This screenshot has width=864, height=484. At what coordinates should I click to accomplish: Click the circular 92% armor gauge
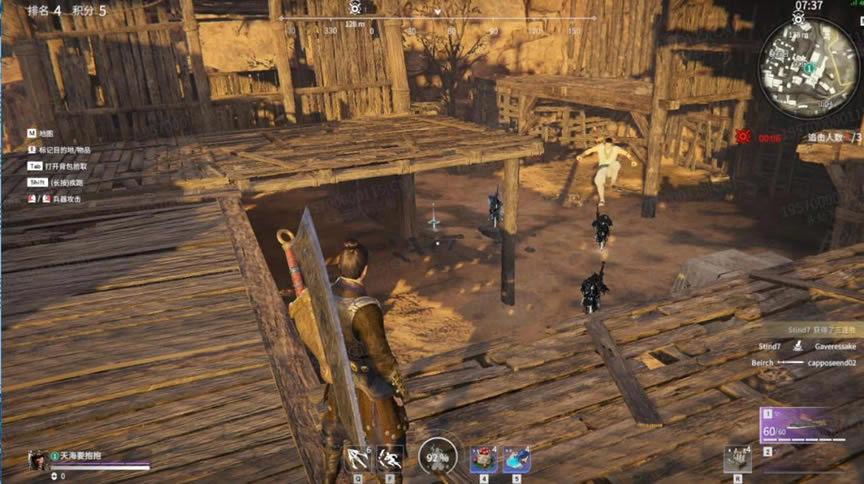437,457
